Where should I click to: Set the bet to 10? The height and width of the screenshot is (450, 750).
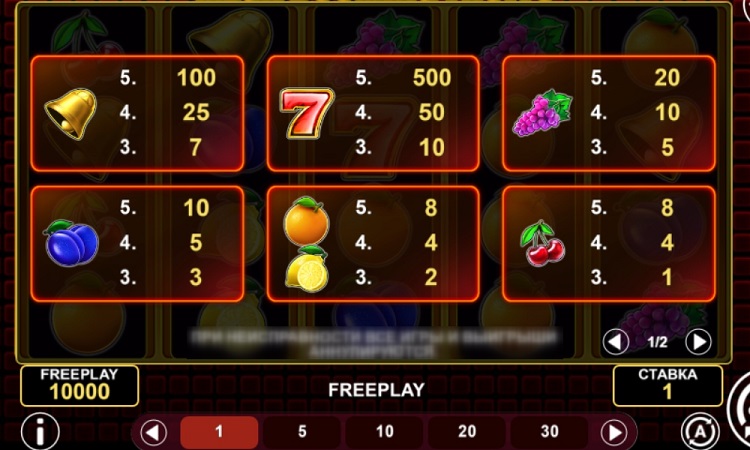(x=385, y=433)
